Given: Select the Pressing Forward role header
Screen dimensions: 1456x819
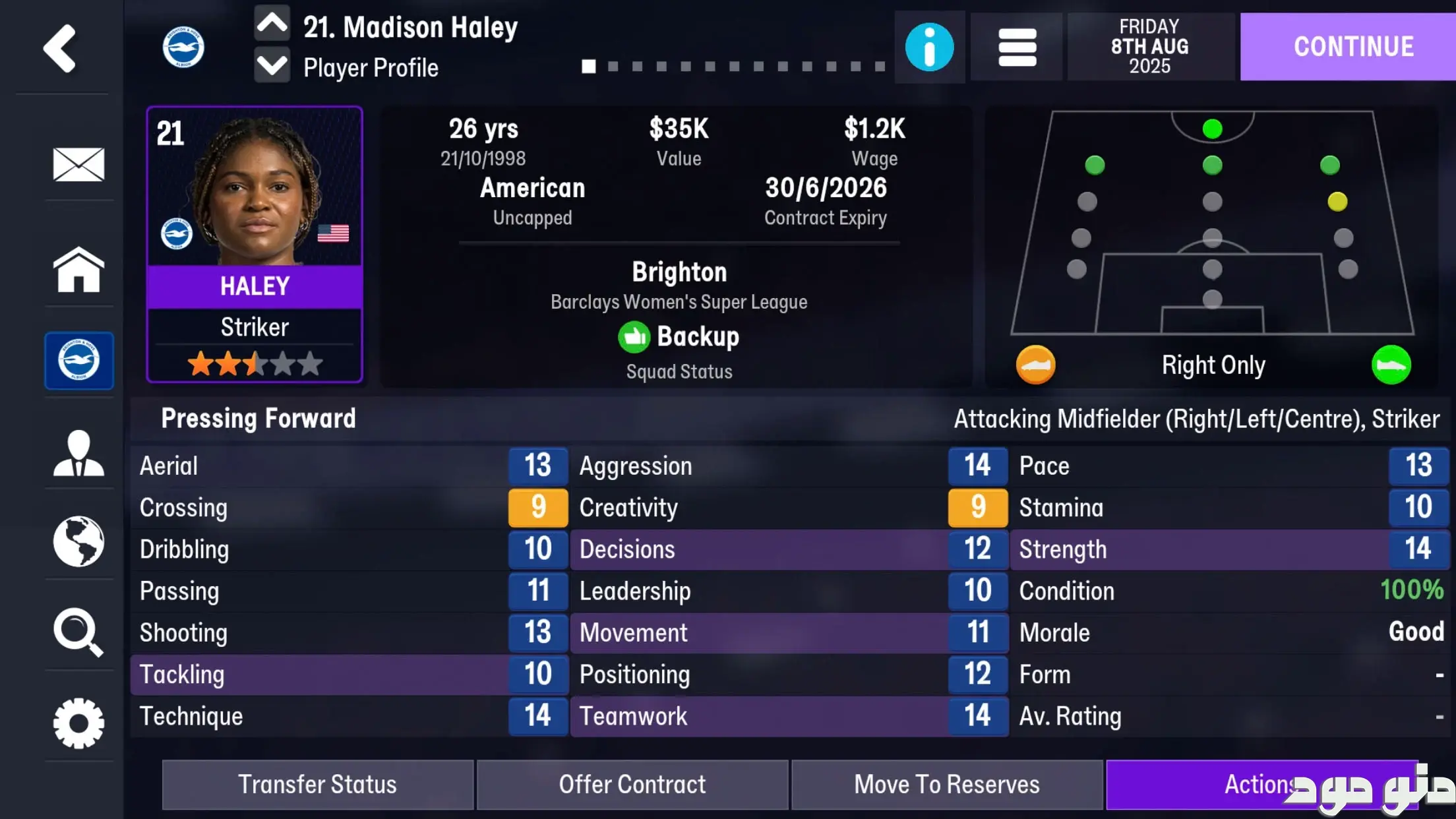Looking at the screenshot, I should [258, 419].
